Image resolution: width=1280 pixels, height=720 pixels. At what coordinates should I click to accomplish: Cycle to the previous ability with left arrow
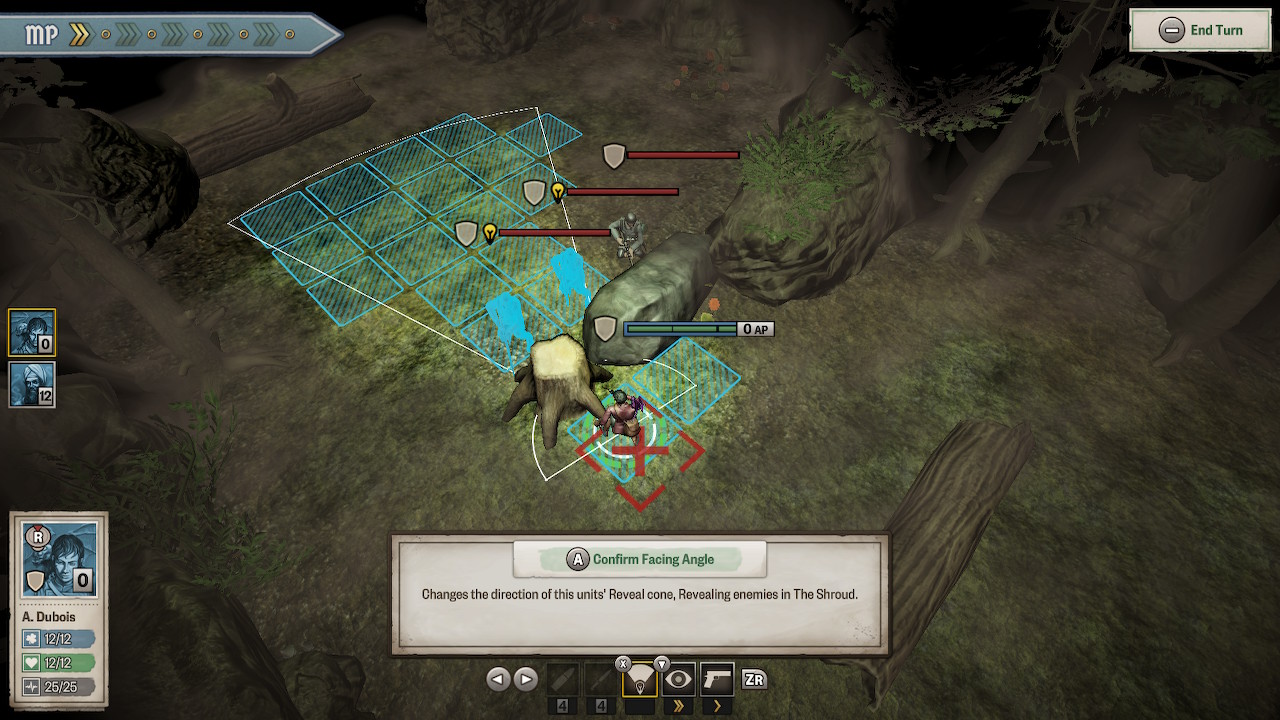[x=497, y=680]
